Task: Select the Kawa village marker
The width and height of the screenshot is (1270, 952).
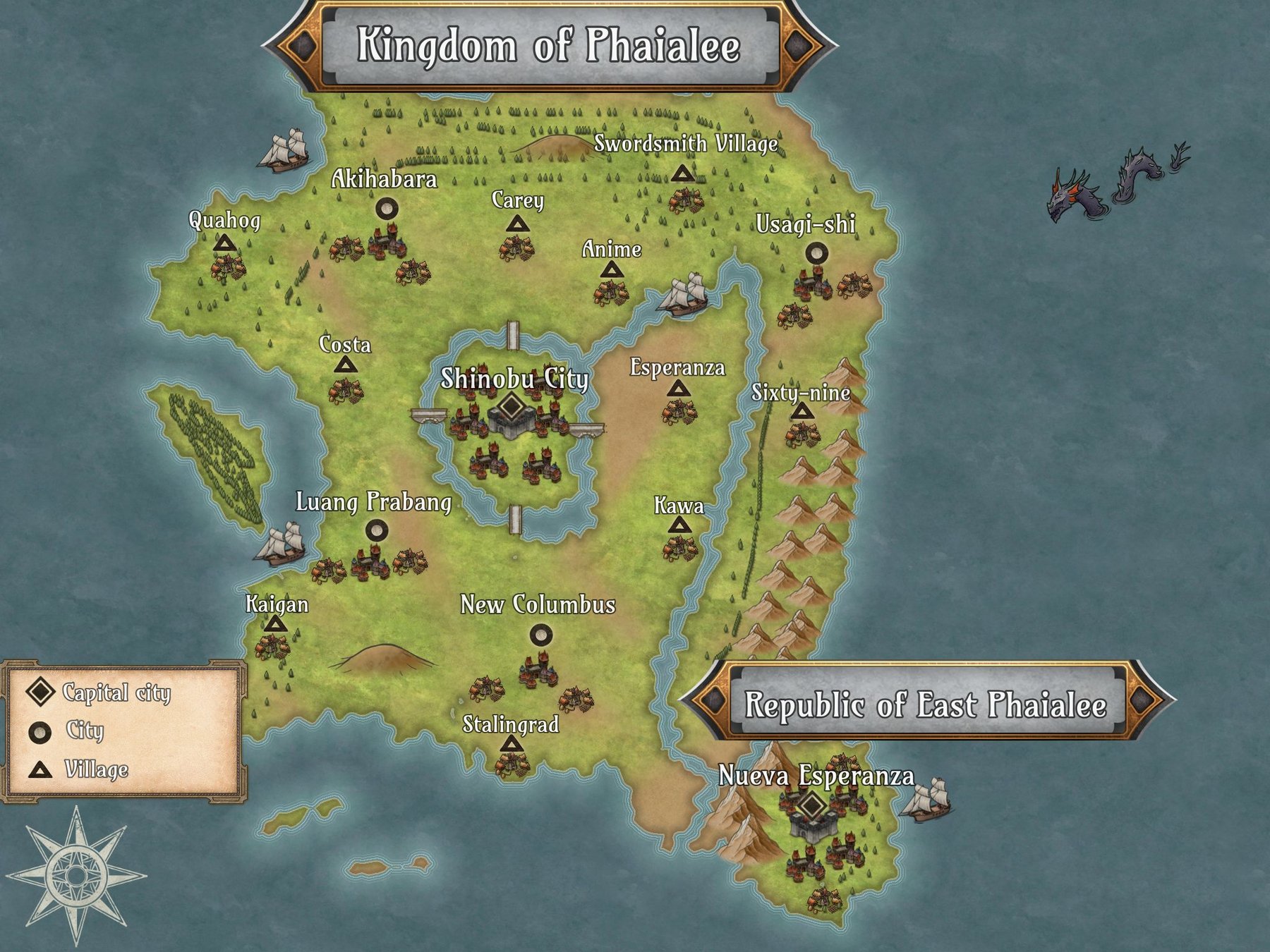Action: point(679,525)
